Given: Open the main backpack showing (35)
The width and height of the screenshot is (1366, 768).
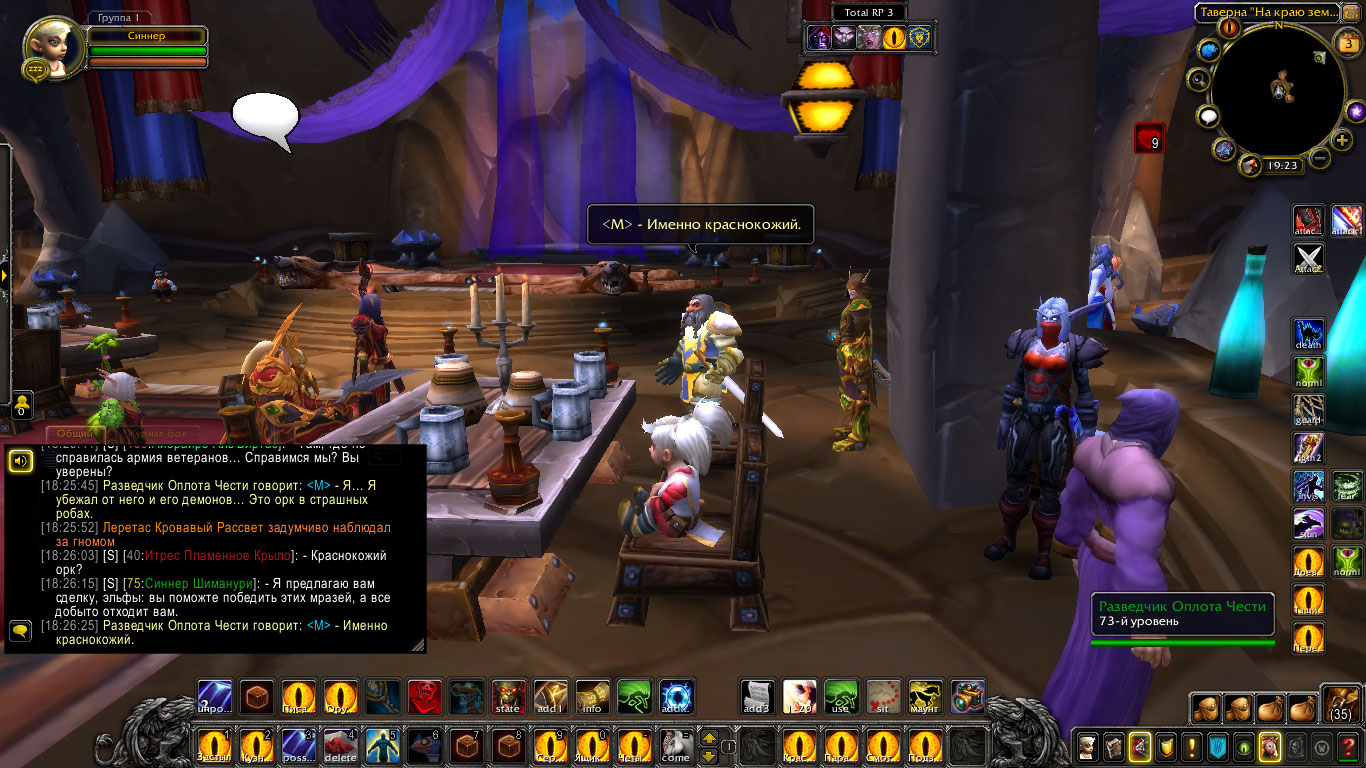Looking at the screenshot, I should pyautogui.click(x=1340, y=703).
